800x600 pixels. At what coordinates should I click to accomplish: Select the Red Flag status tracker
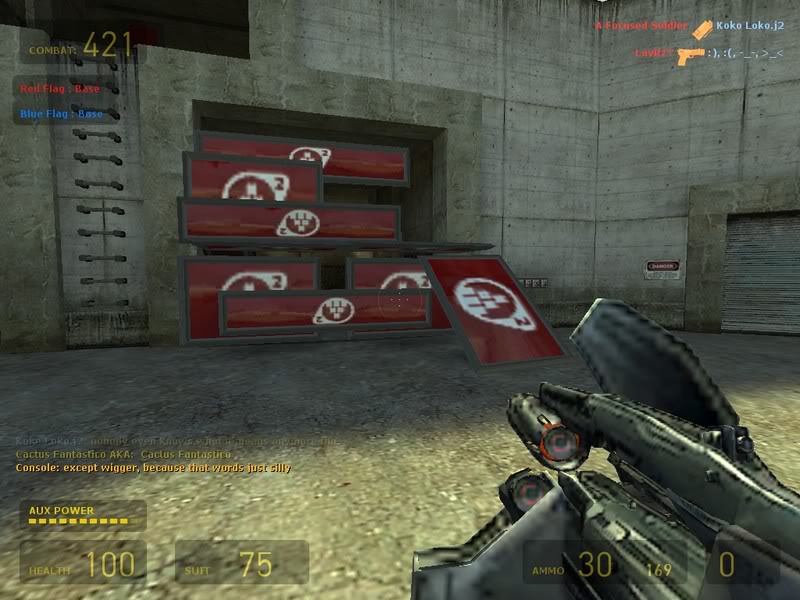(x=61, y=89)
